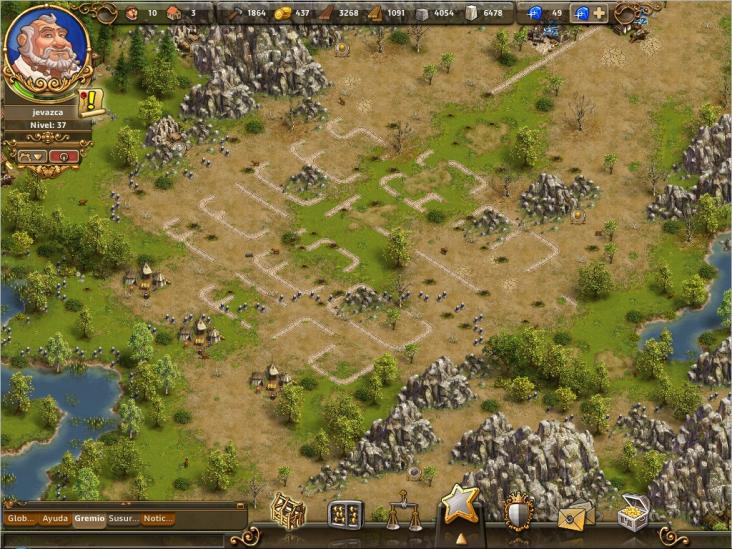Open the treasure chest shop icon

pyautogui.click(x=632, y=512)
